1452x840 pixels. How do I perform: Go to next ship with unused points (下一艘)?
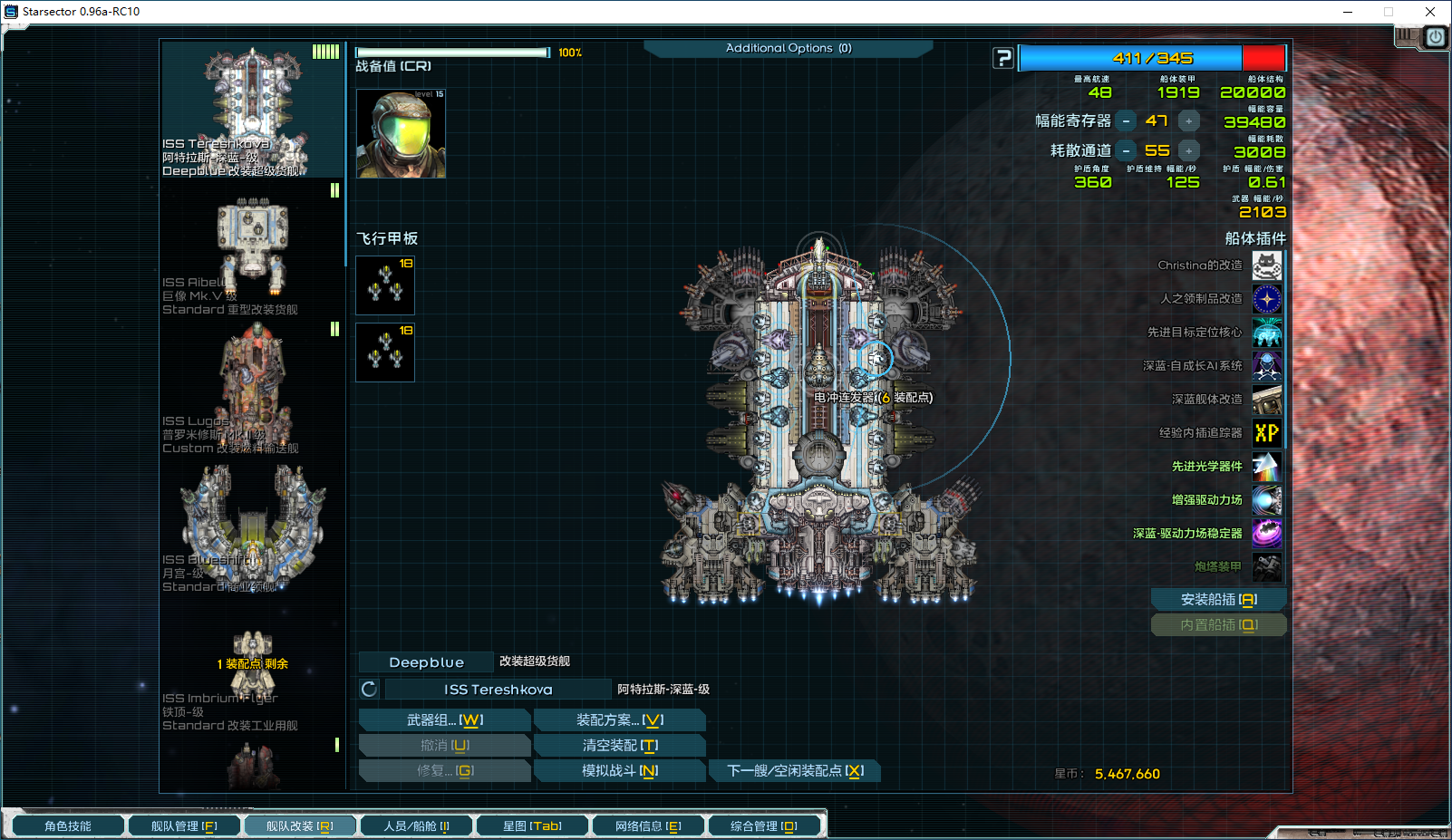tap(795, 771)
